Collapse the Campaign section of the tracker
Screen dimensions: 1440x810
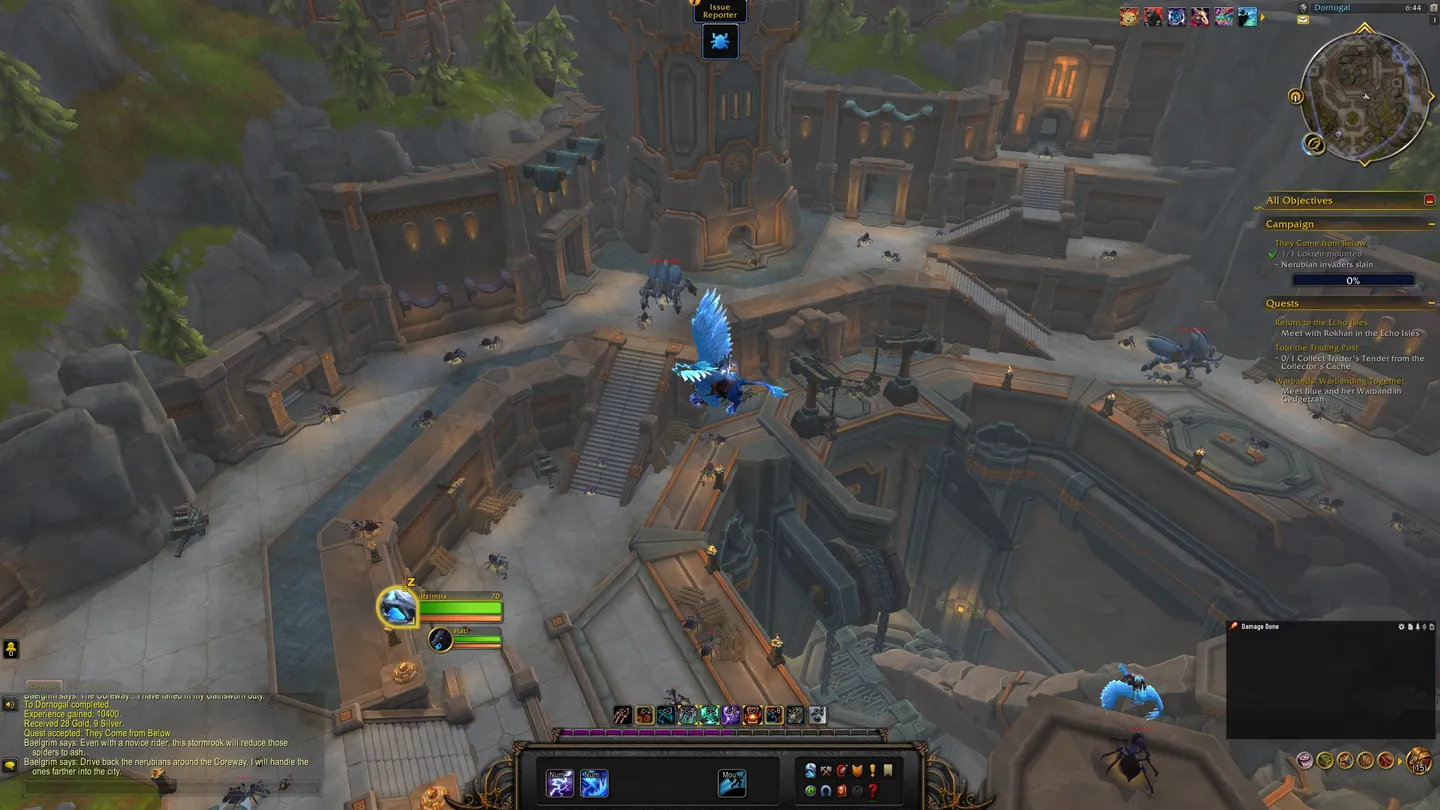[x=1433, y=224]
